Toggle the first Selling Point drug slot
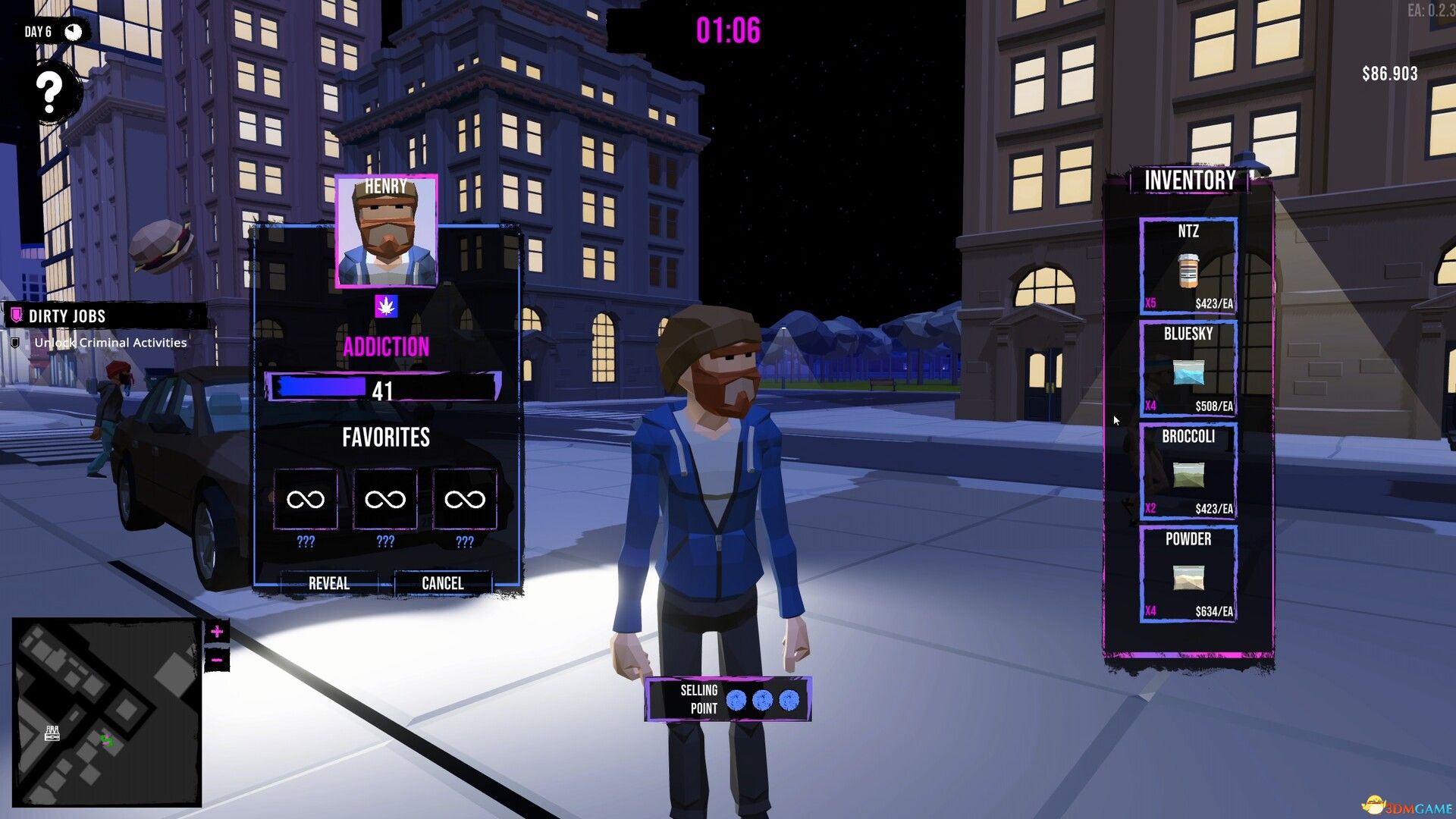This screenshot has height=819, width=1456. coord(737,700)
